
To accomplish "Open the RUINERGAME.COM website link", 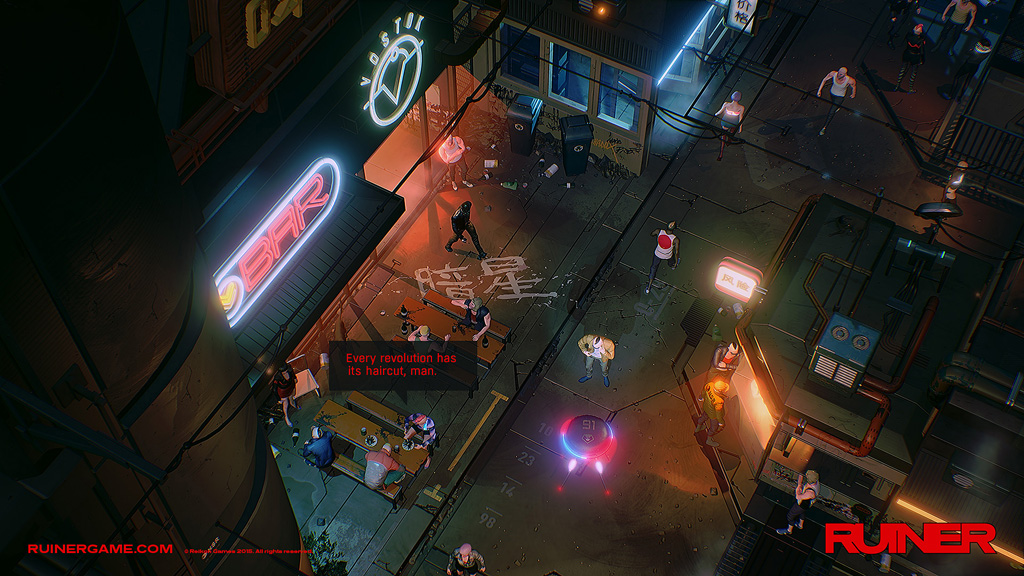I will pos(100,548).
